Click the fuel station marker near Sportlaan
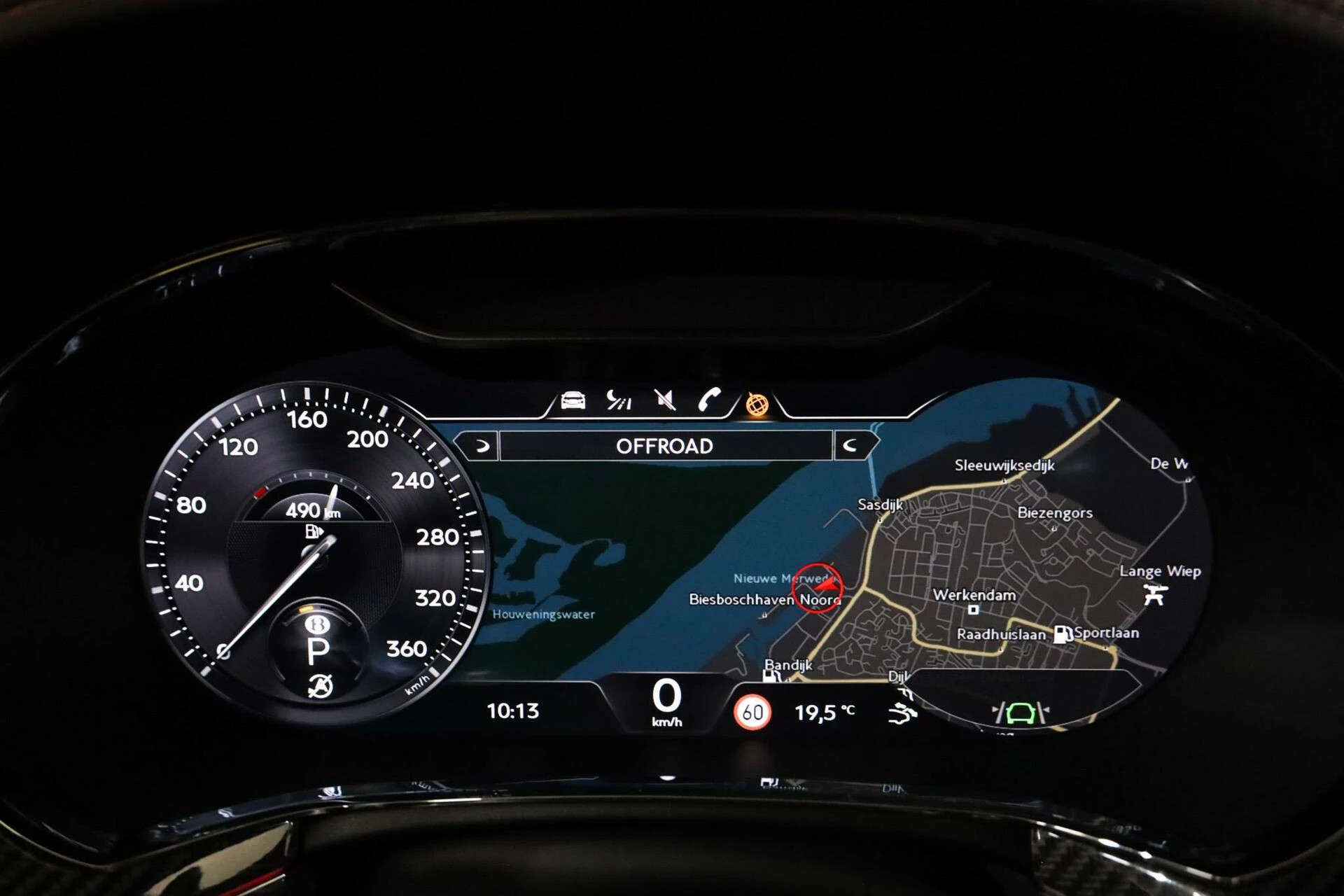The image size is (1344, 896). (1063, 634)
